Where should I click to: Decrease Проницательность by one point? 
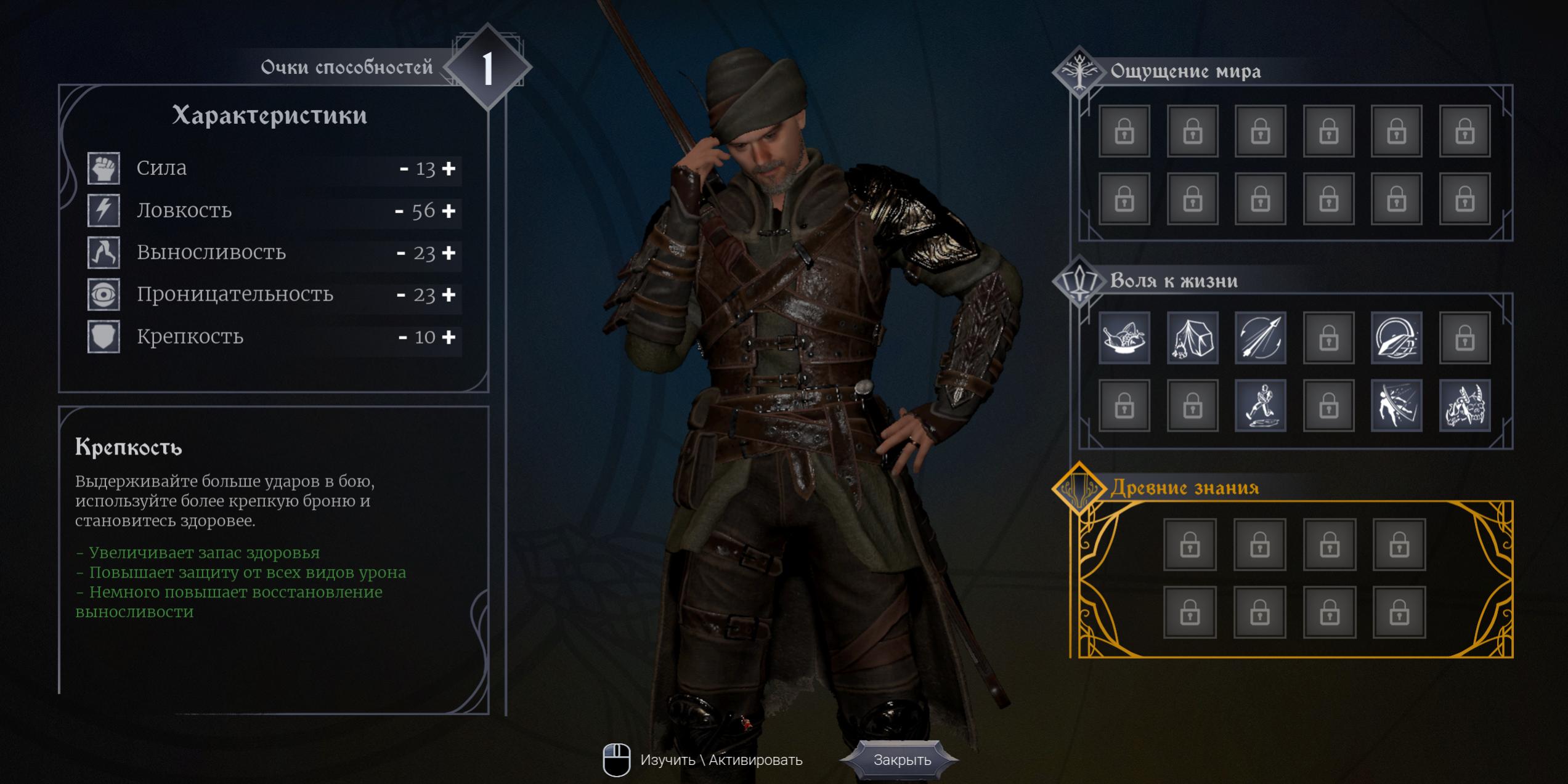pos(401,294)
